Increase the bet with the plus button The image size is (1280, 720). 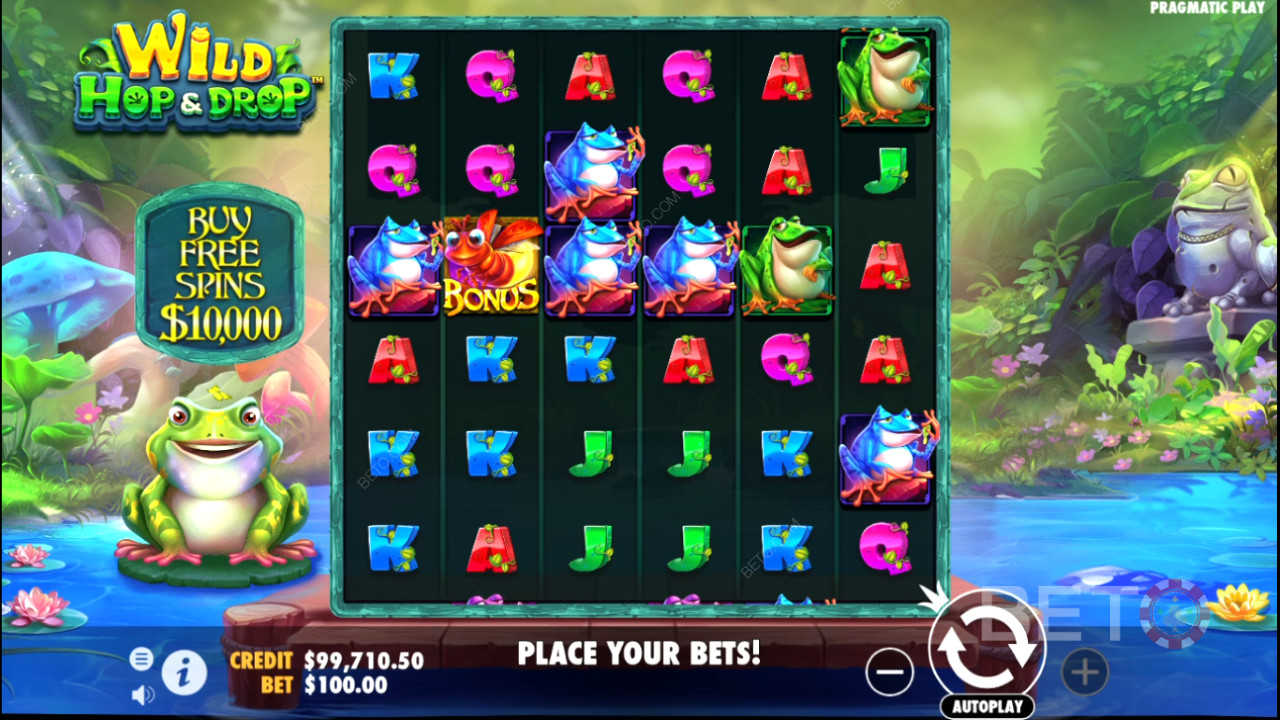(1085, 672)
